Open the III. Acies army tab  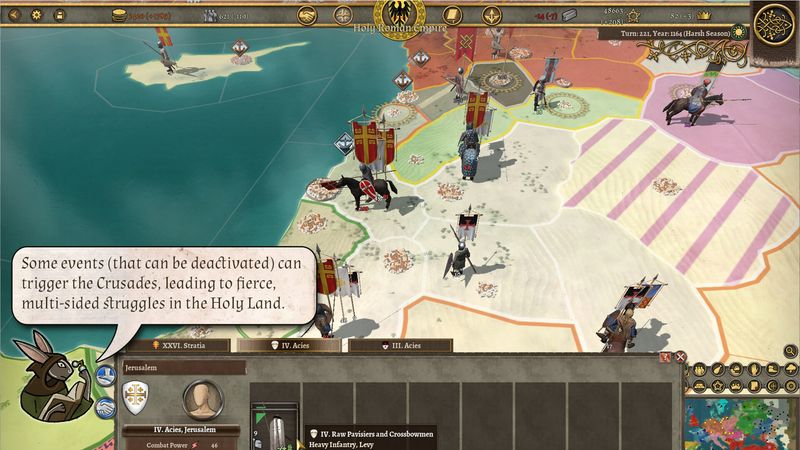(x=399, y=345)
